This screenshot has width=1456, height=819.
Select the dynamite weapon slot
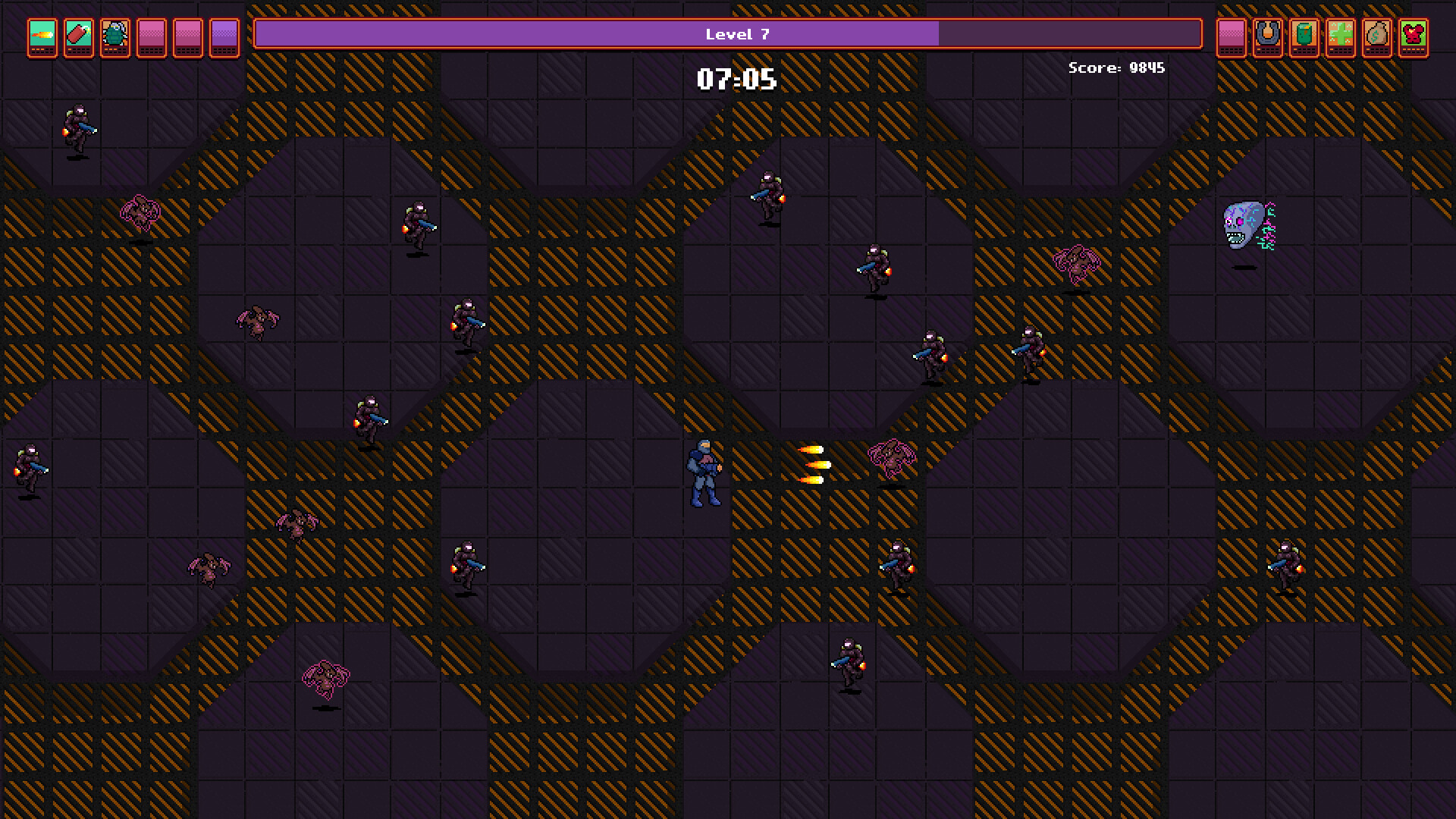(x=77, y=37)
